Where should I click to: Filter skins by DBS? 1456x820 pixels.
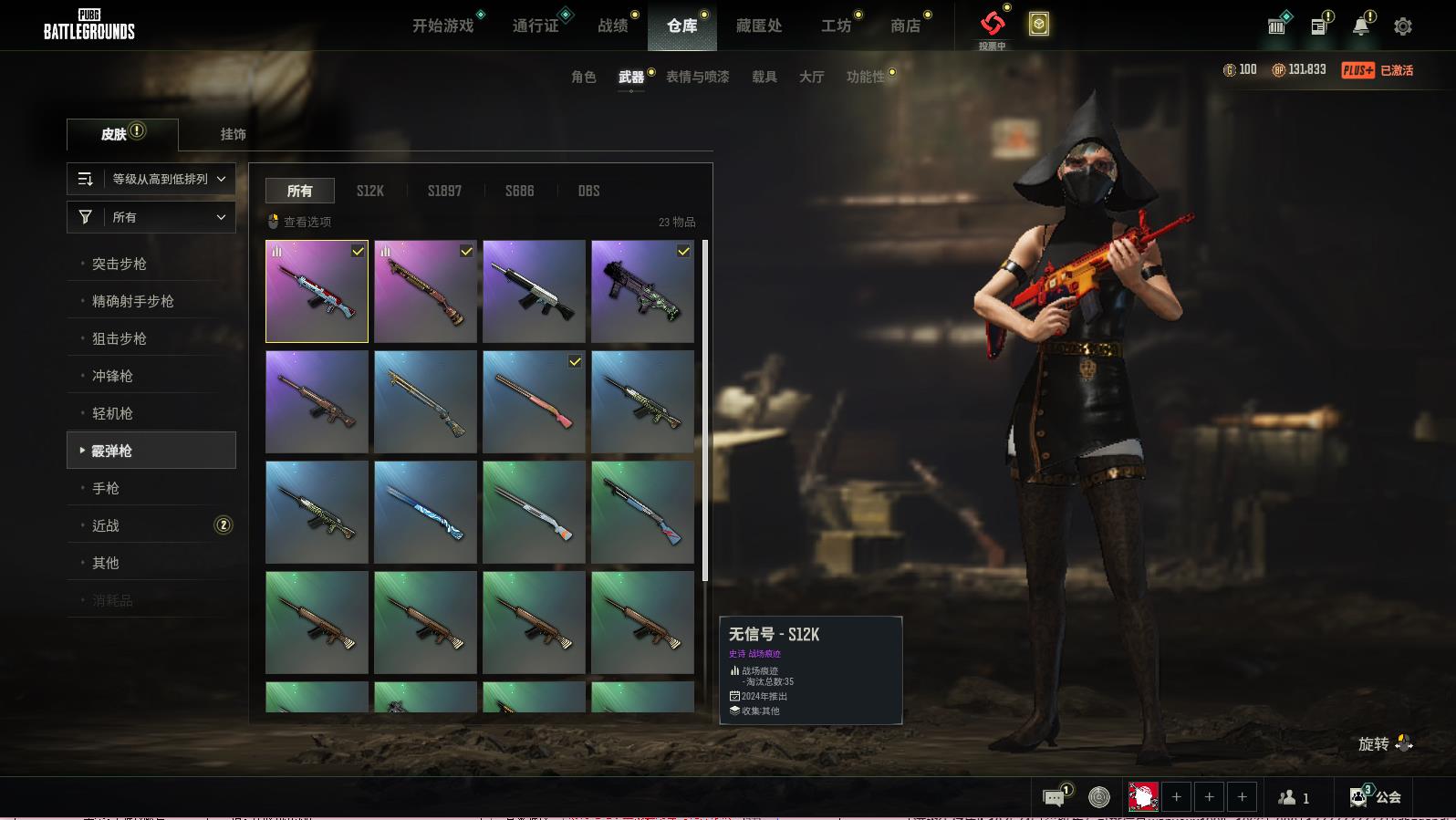[x=588, y=191]
